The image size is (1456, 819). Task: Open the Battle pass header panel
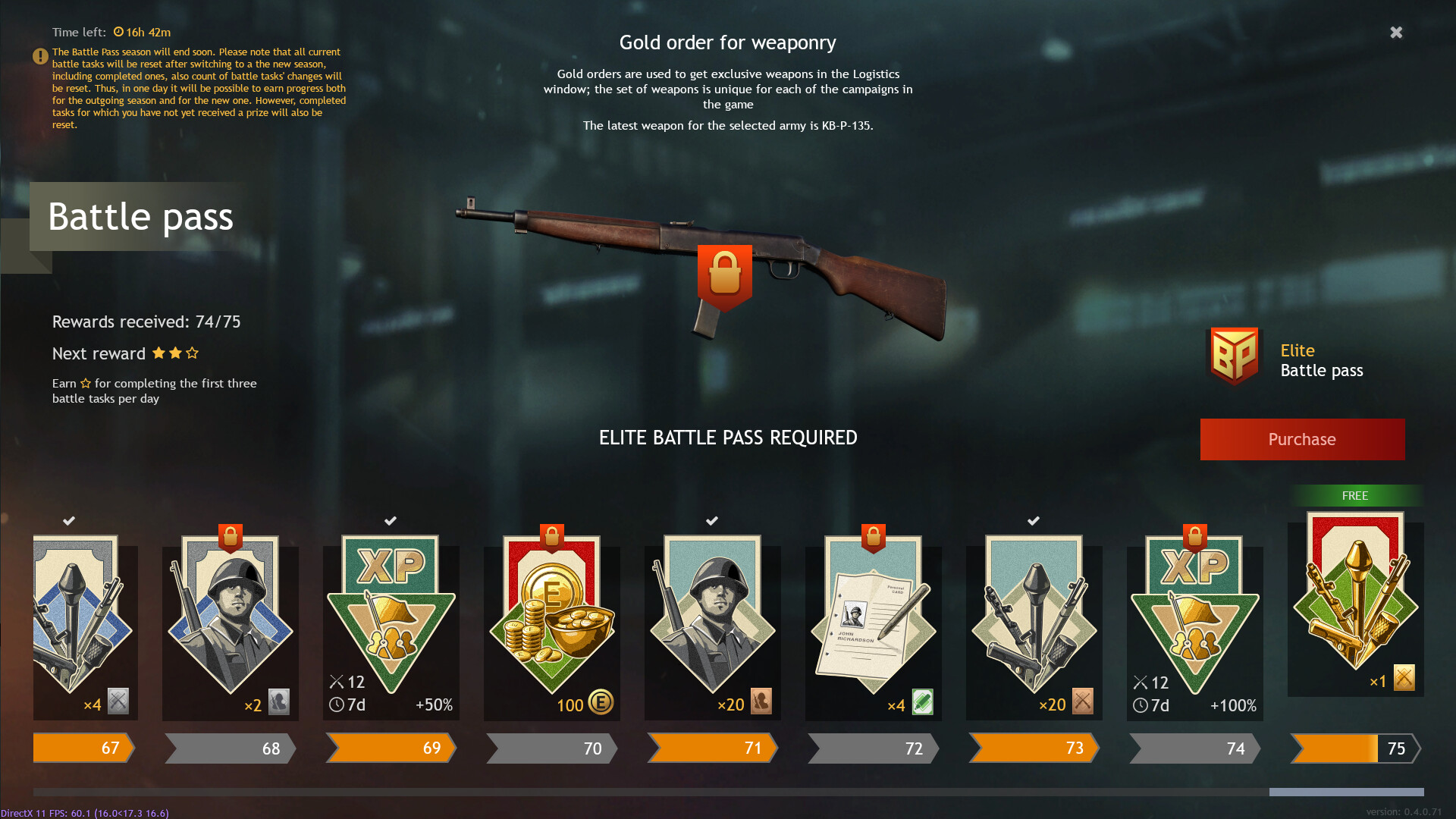tap(141, 218)
